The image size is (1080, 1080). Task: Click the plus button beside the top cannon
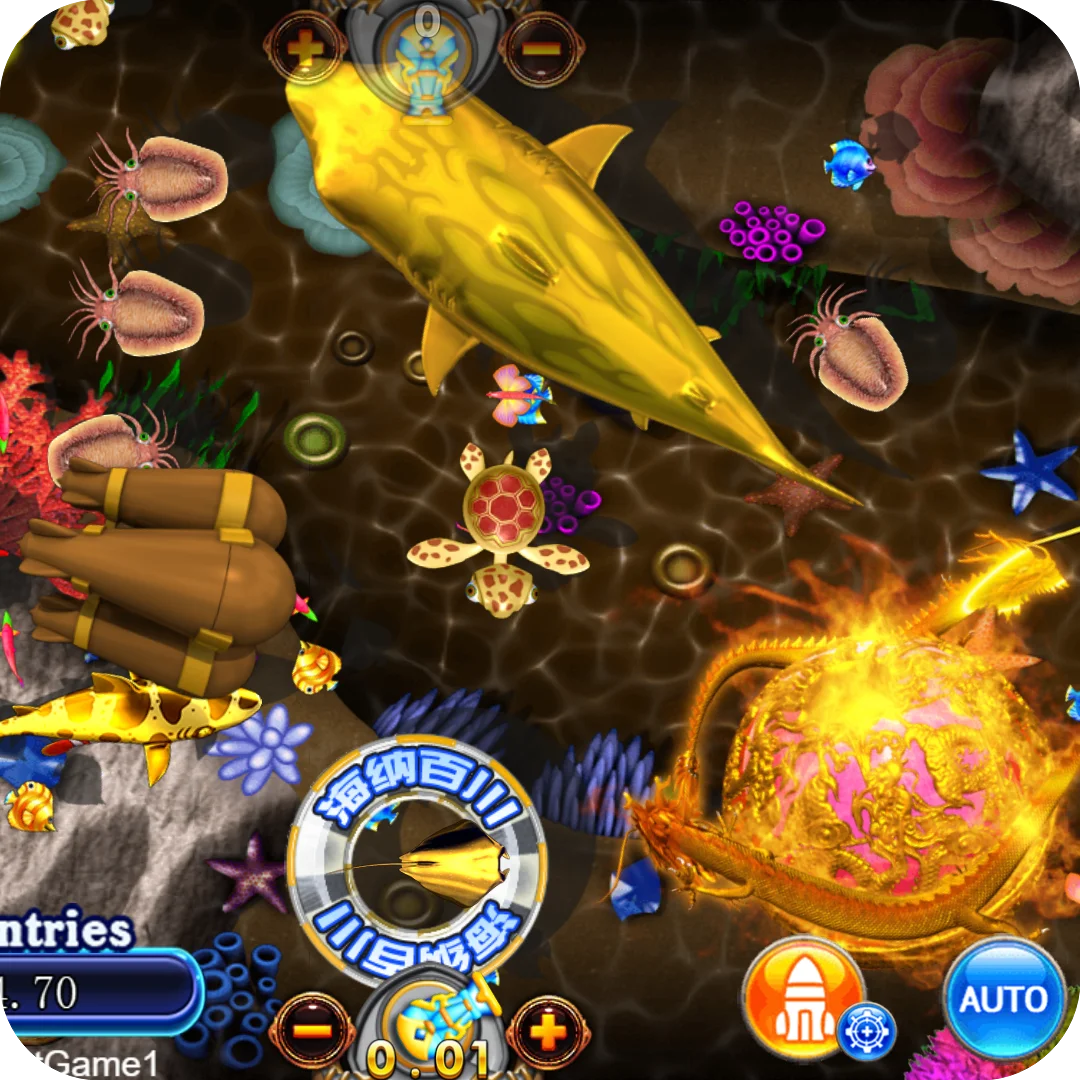pos(304,47)
